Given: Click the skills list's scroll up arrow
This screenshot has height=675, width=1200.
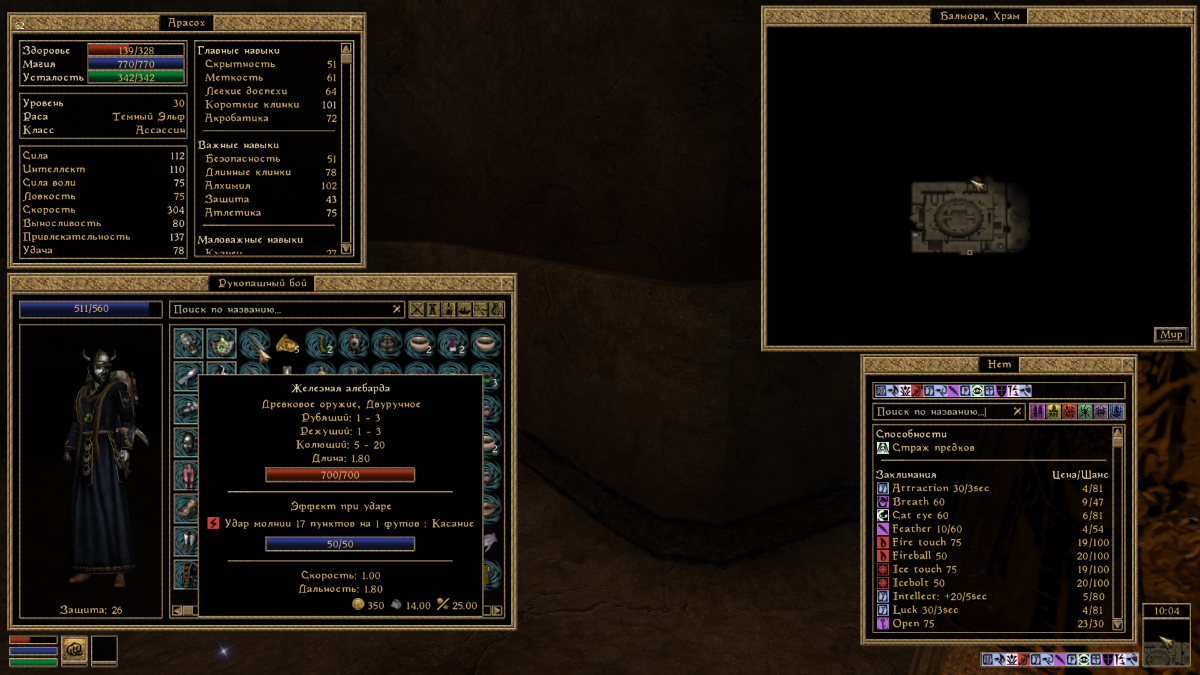Looking at the screenshot, I should pyautogui.click(x=346, y=48).
